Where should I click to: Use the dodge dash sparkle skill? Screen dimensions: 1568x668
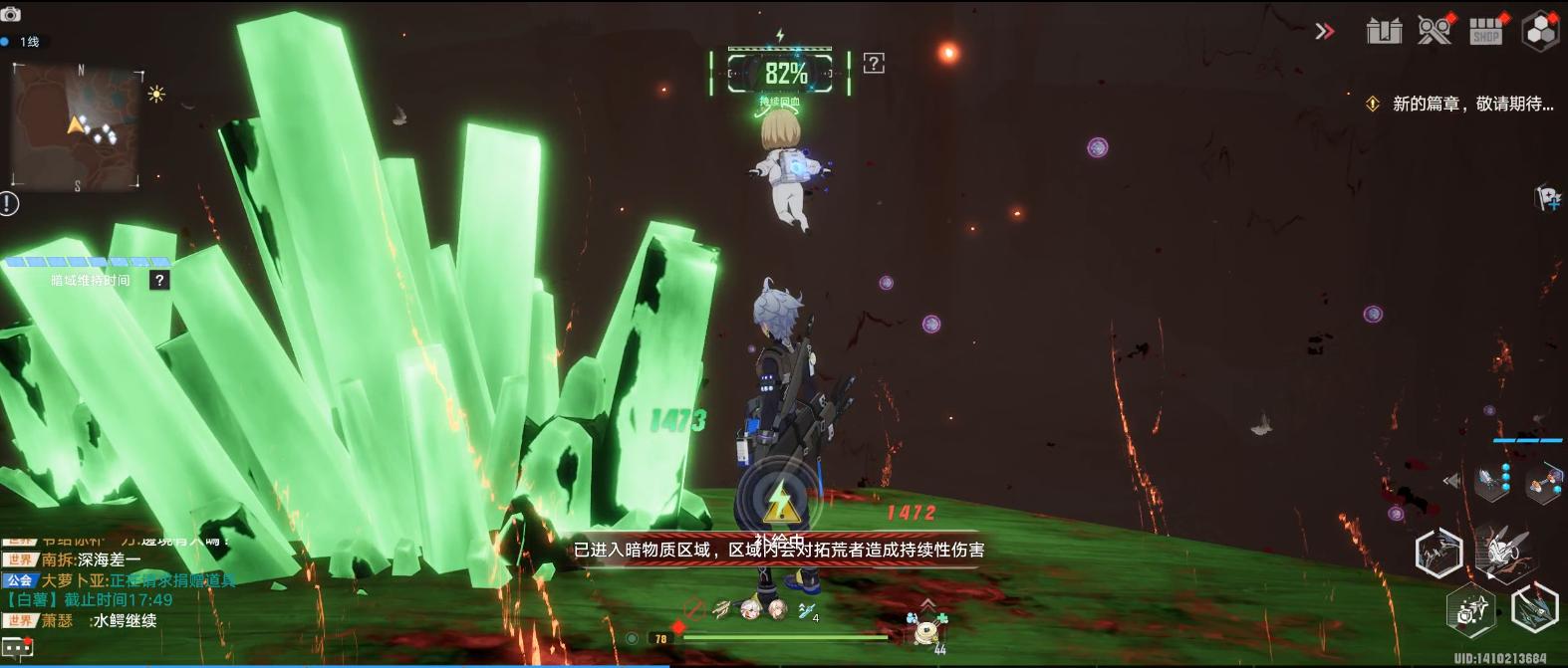point(1471,609)
